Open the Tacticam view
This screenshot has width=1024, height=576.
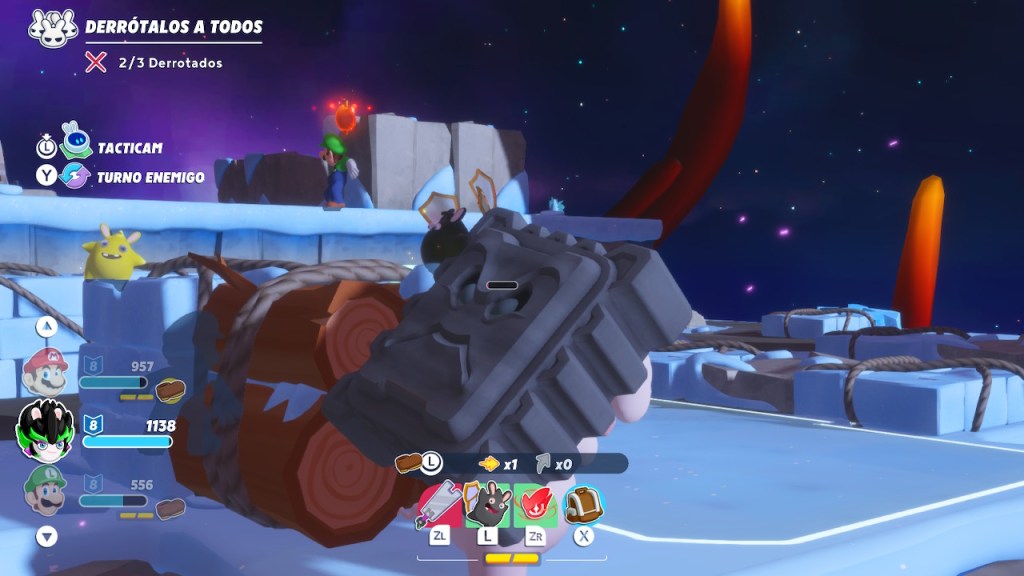[x=128, y=148]
